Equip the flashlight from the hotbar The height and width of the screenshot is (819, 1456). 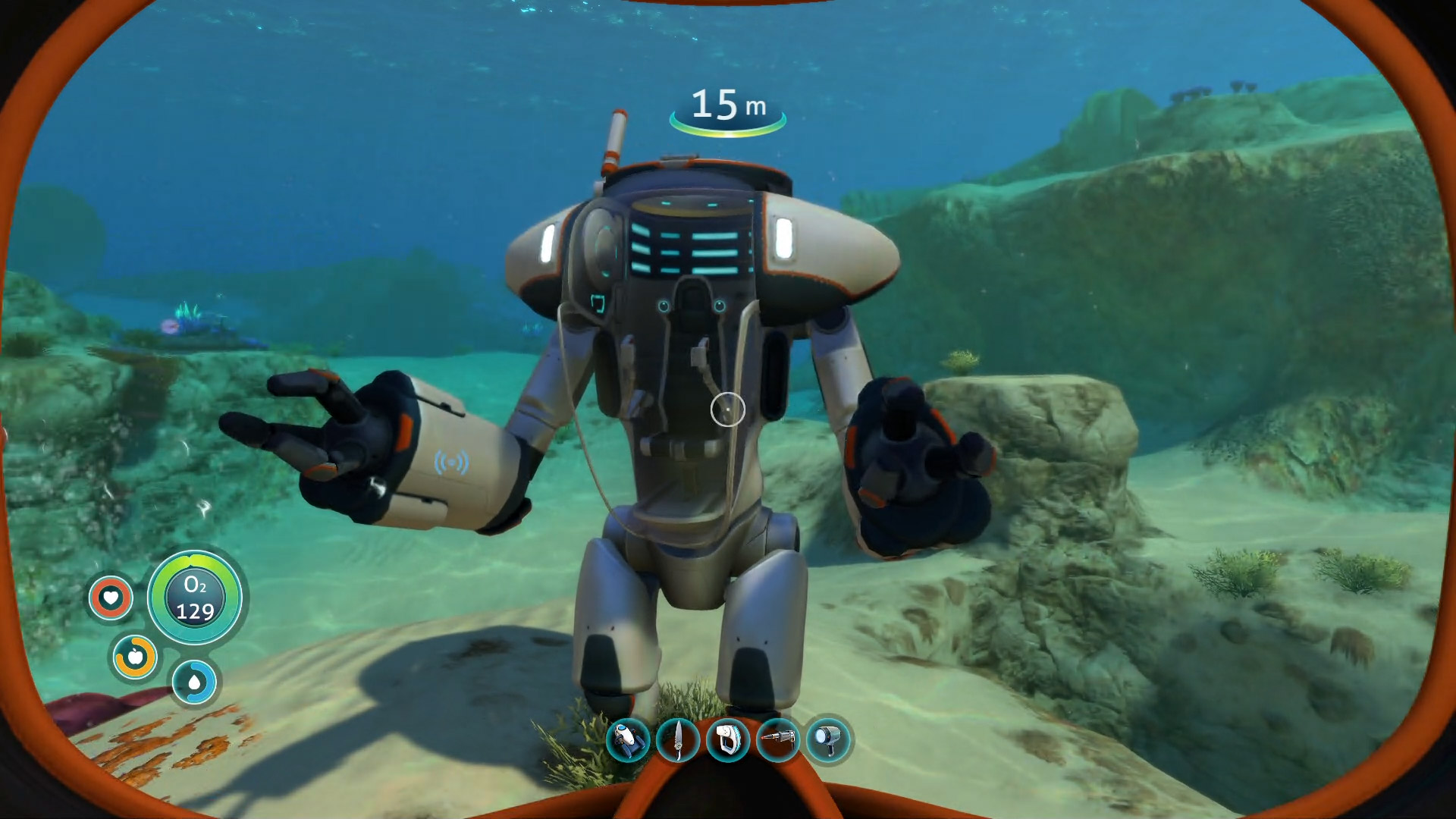(828, 739)
